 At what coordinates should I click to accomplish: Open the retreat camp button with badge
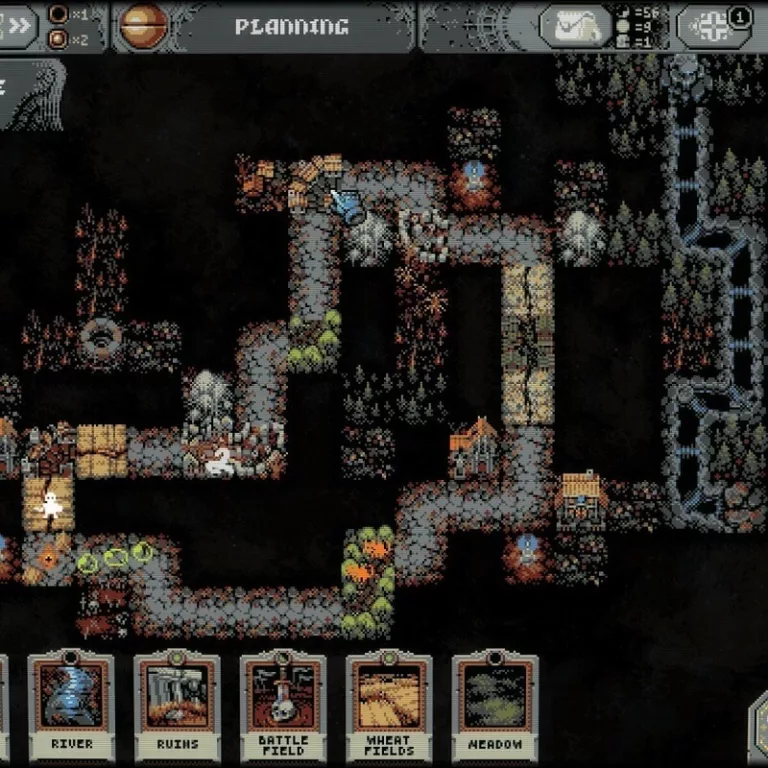(713, 27)
